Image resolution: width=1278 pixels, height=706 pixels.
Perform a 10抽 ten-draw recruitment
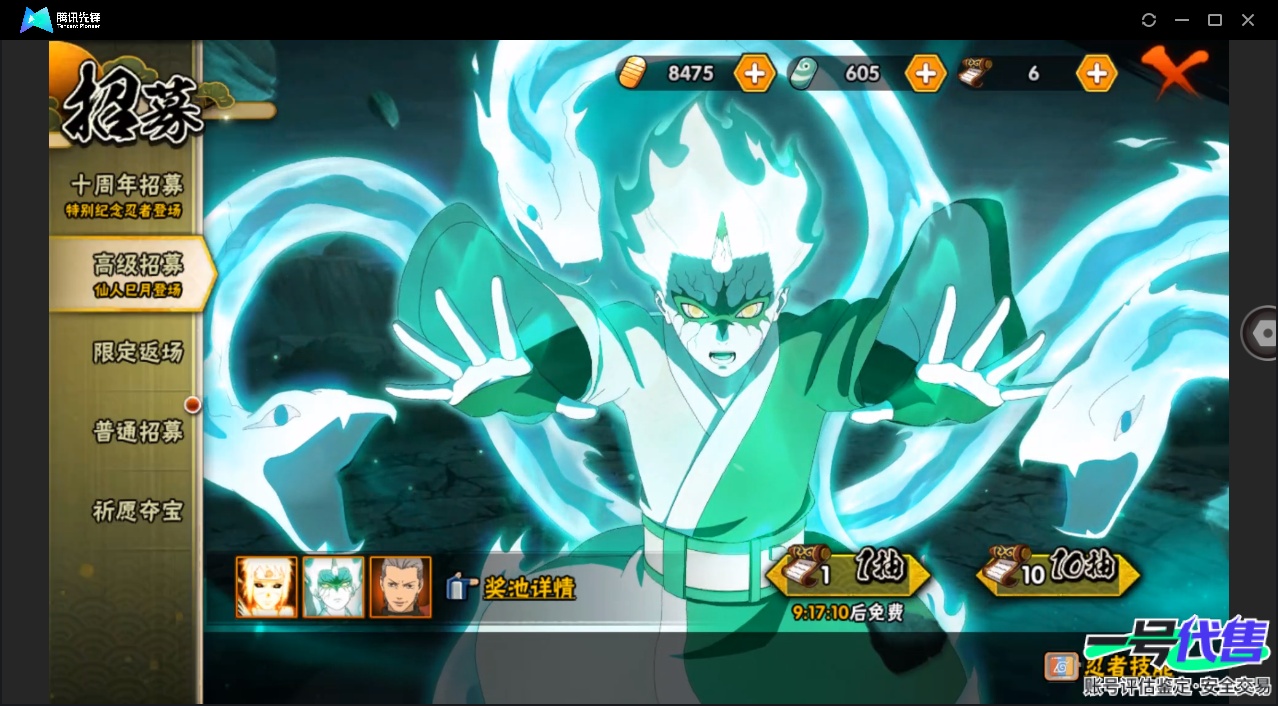tap(1058, 571)
